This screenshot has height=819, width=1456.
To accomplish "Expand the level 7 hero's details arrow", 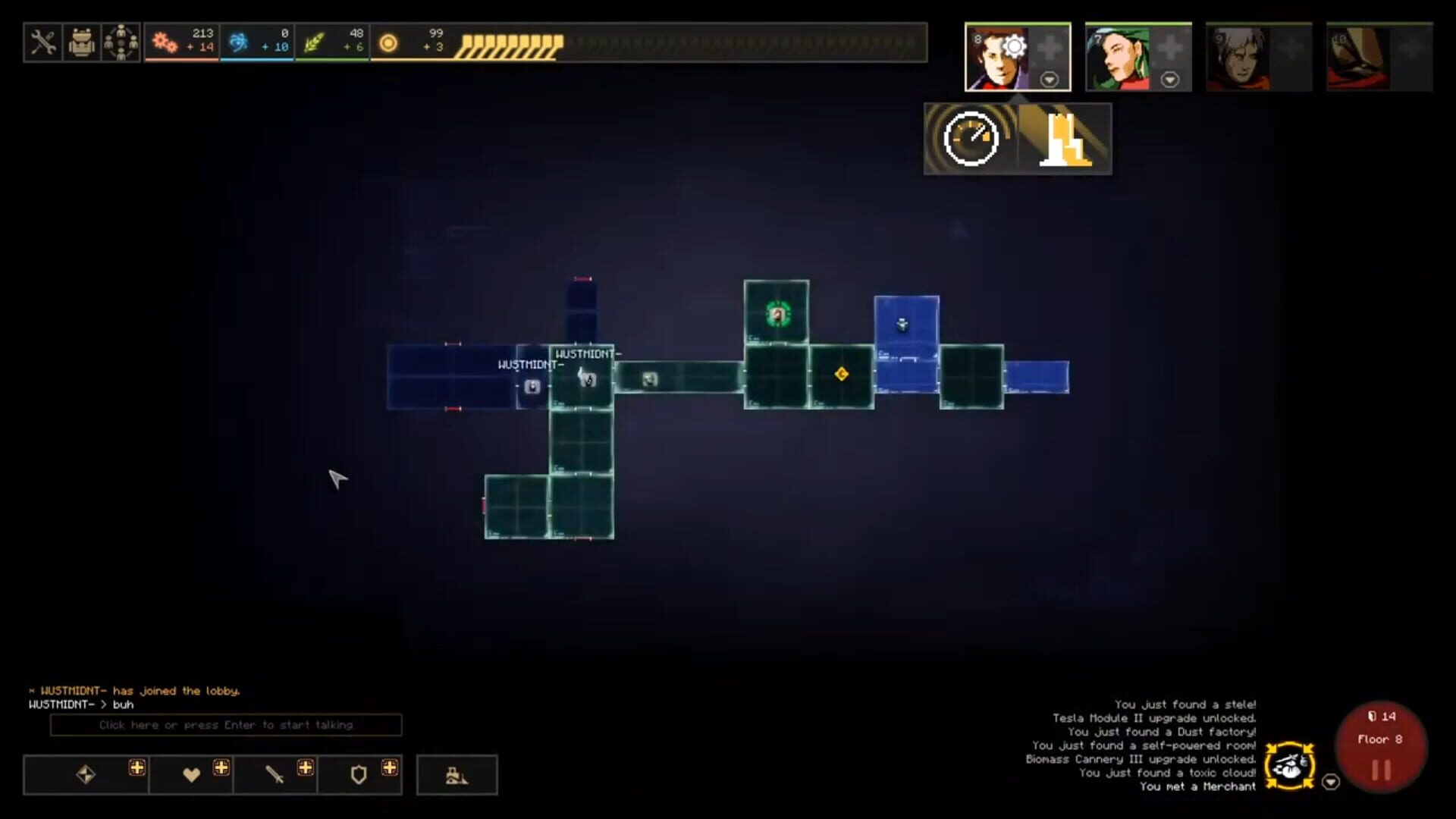I will point(1171,78).
